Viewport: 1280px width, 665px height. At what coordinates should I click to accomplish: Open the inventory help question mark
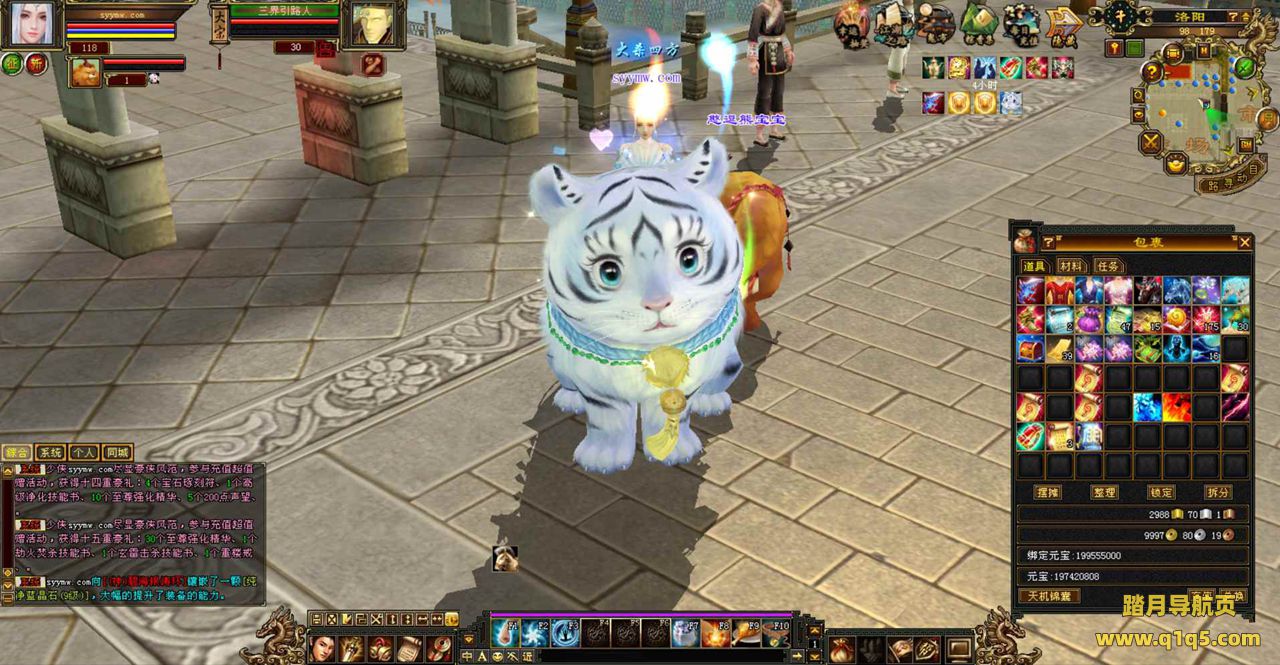1048,242
